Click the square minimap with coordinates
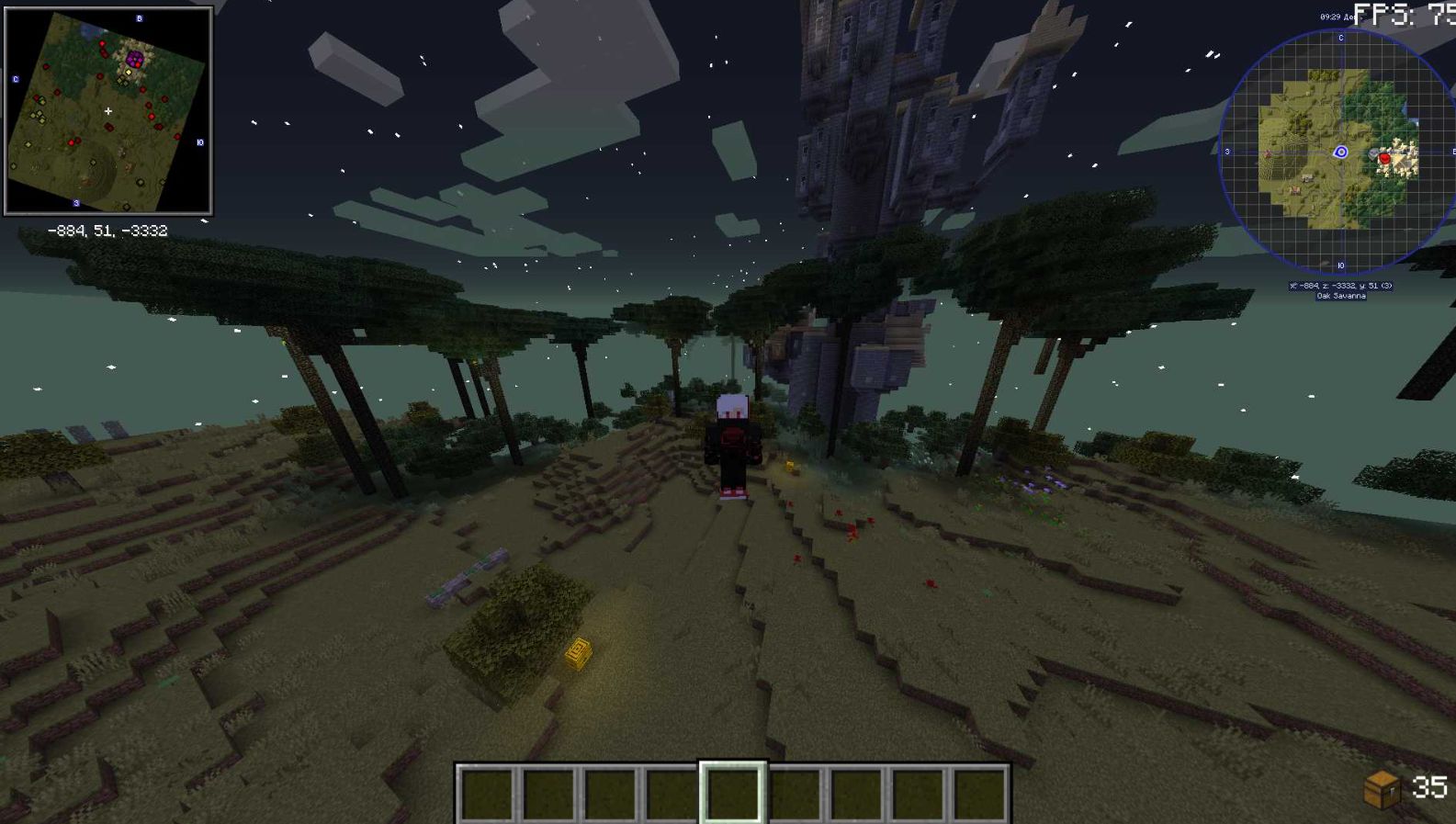This screenshot has height=824, width=1456. [x=108, y=111]
